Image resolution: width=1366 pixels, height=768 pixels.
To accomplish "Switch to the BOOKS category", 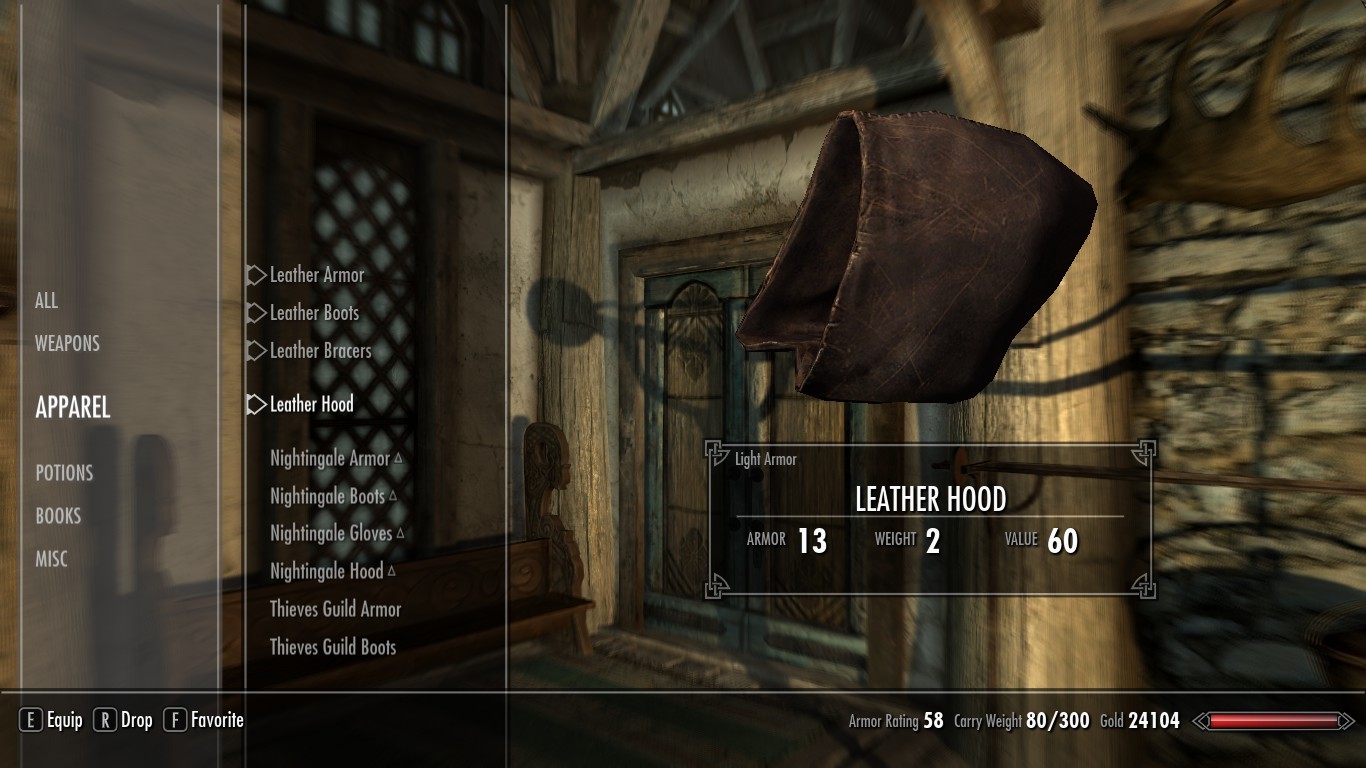I will point(58,516).
